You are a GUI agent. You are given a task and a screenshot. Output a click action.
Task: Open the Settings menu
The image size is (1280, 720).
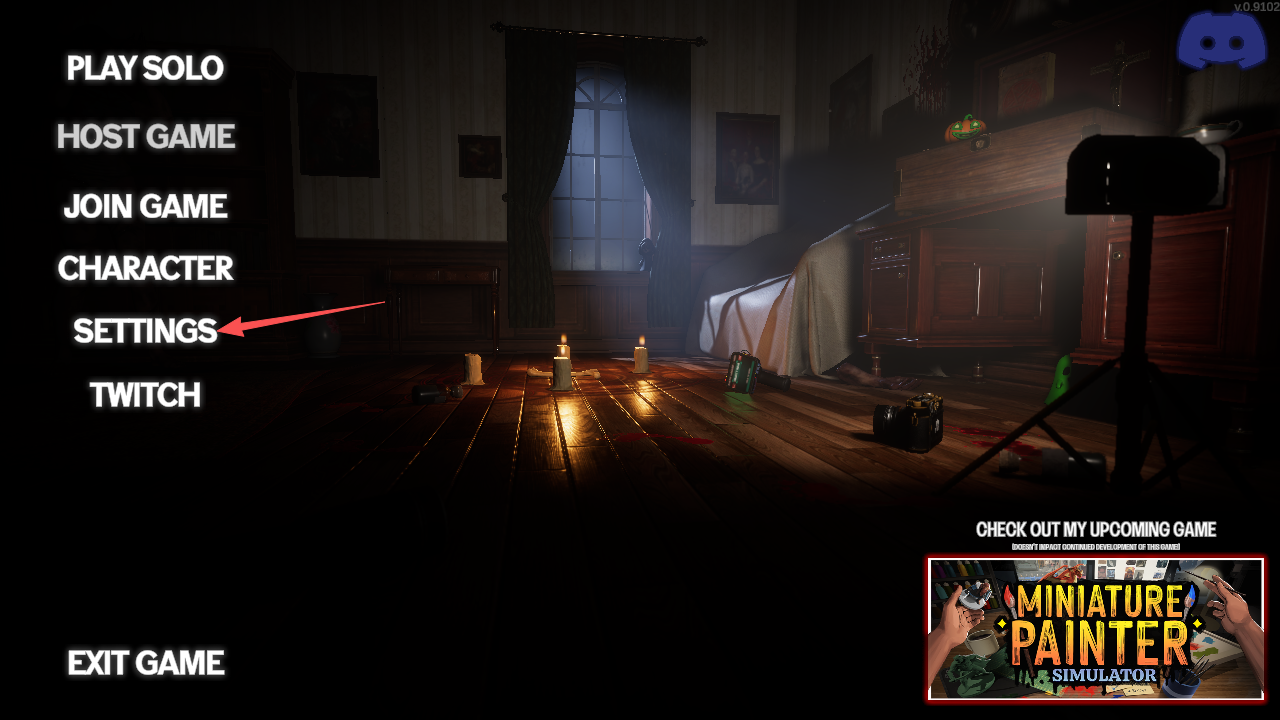[145, 331]
